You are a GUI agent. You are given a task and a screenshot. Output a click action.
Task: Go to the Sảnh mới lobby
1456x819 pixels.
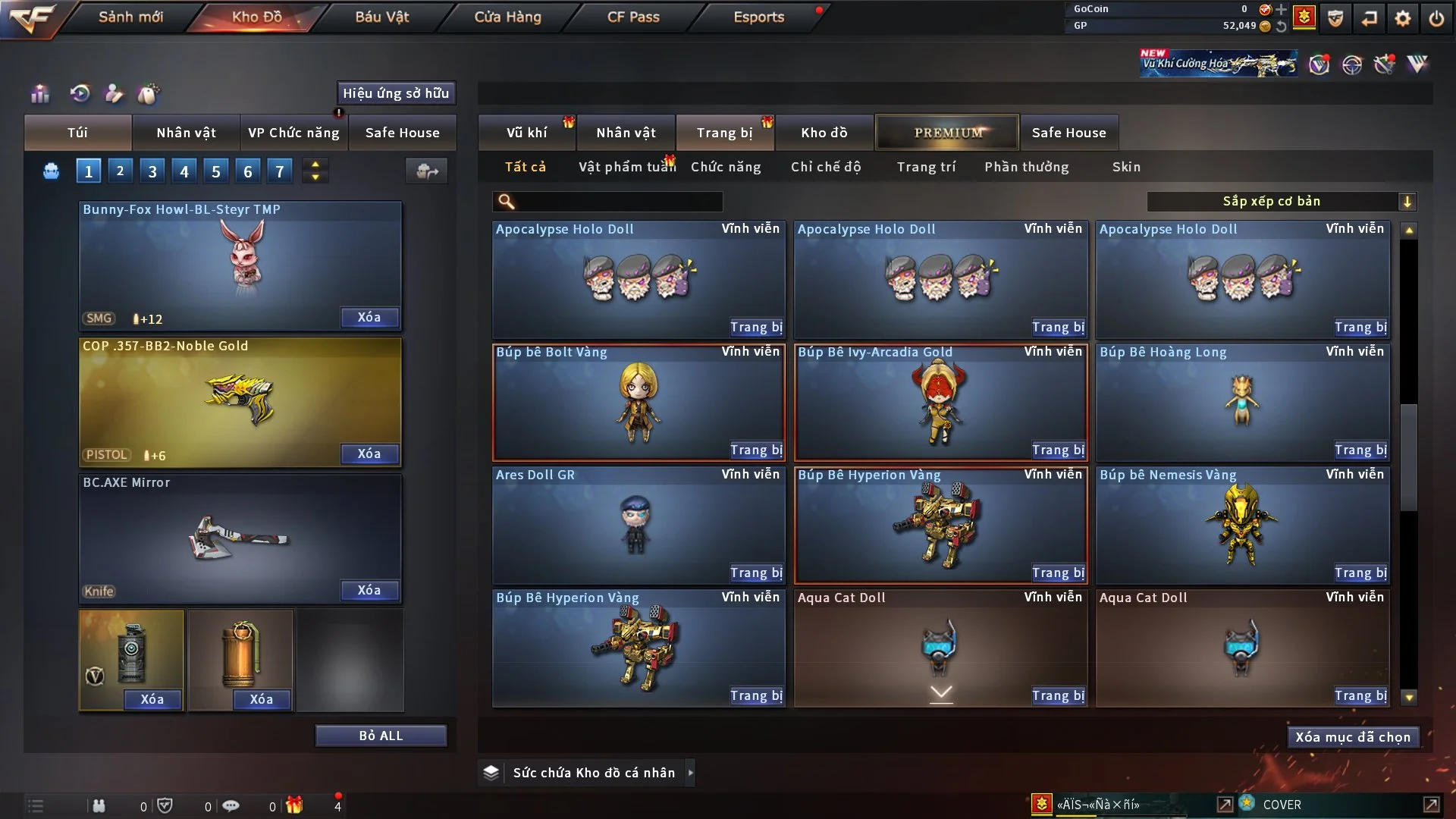pos(130,17)
